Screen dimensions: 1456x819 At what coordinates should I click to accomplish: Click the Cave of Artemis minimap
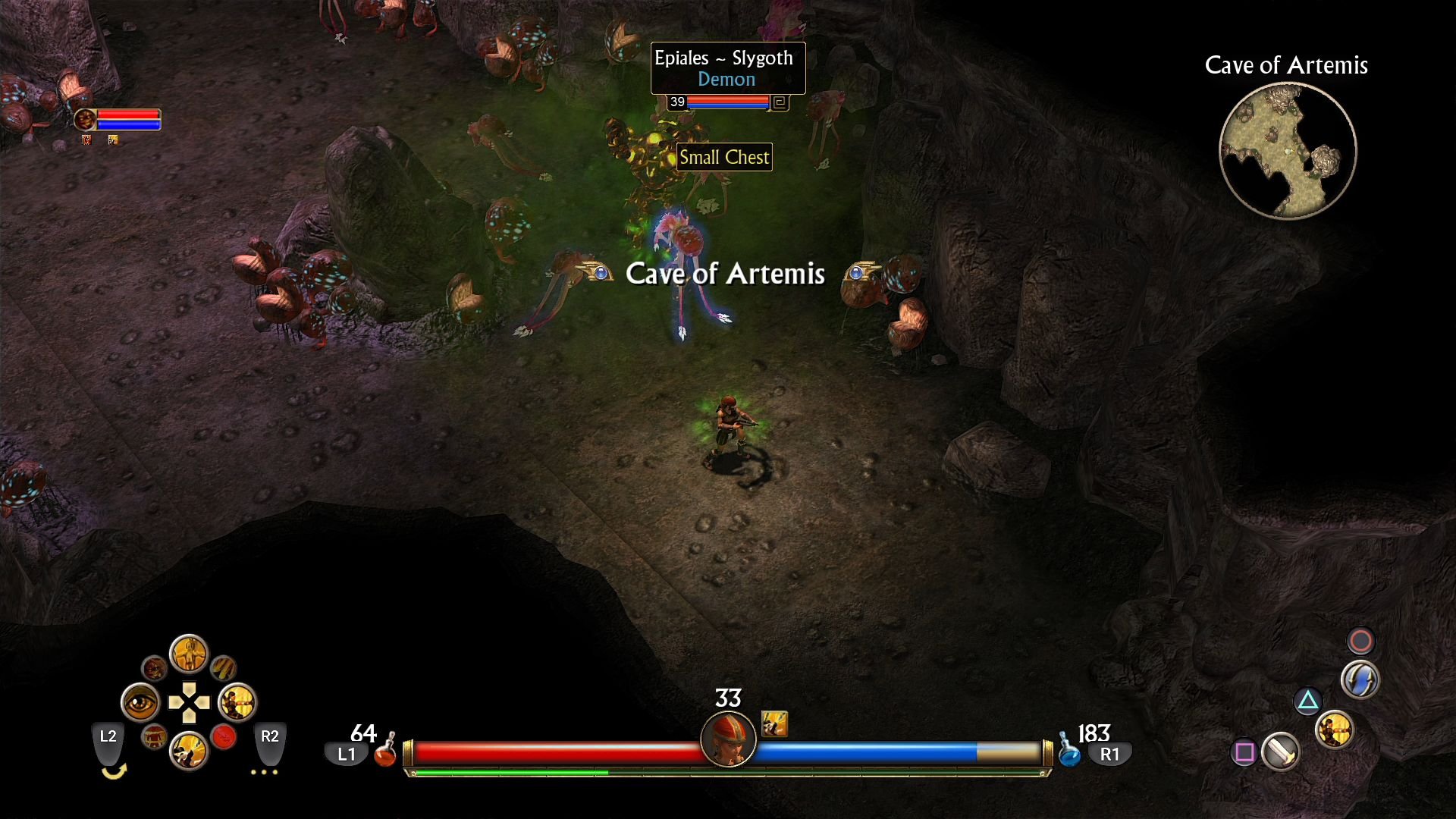pyautogui.click(x=1287, y=150)
